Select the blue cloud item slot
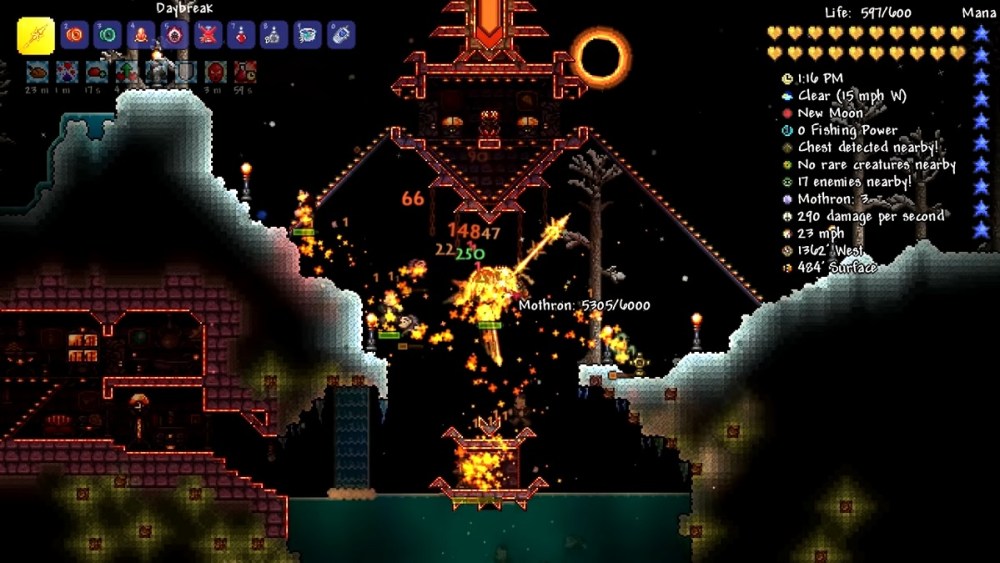 pyautogui.click(x=307, y=36)
